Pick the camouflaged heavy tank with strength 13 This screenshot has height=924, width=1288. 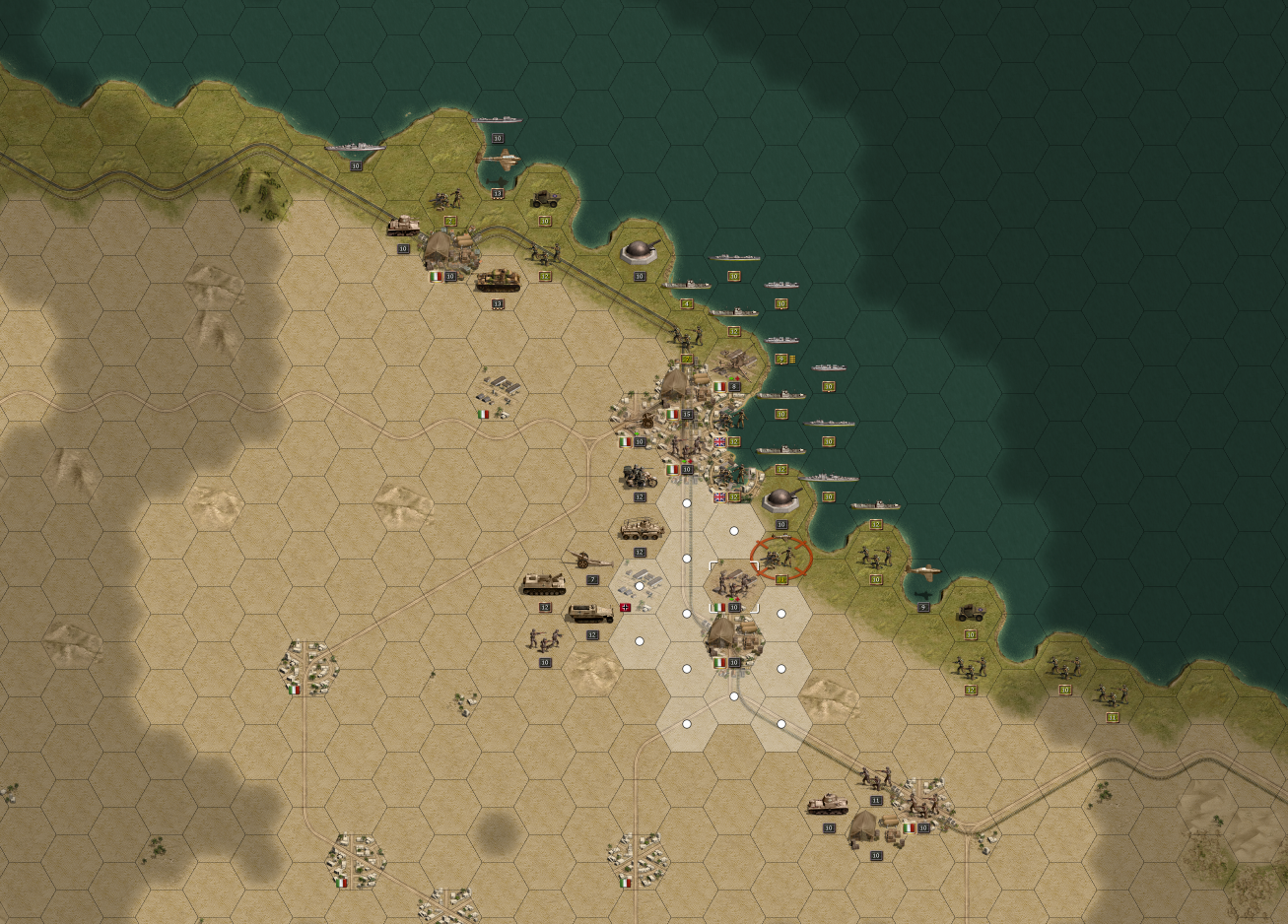(498, 280)
